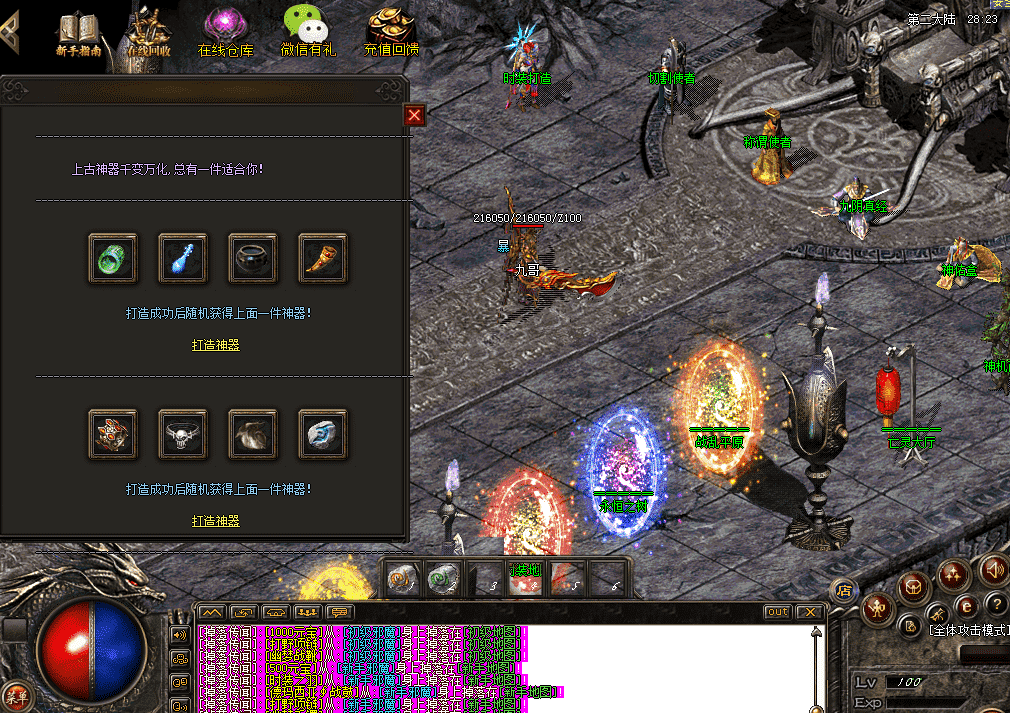The image size is (1010, 713).
Task: Select the blue potion bottle artifact
Action: click(x=183, y=259)
